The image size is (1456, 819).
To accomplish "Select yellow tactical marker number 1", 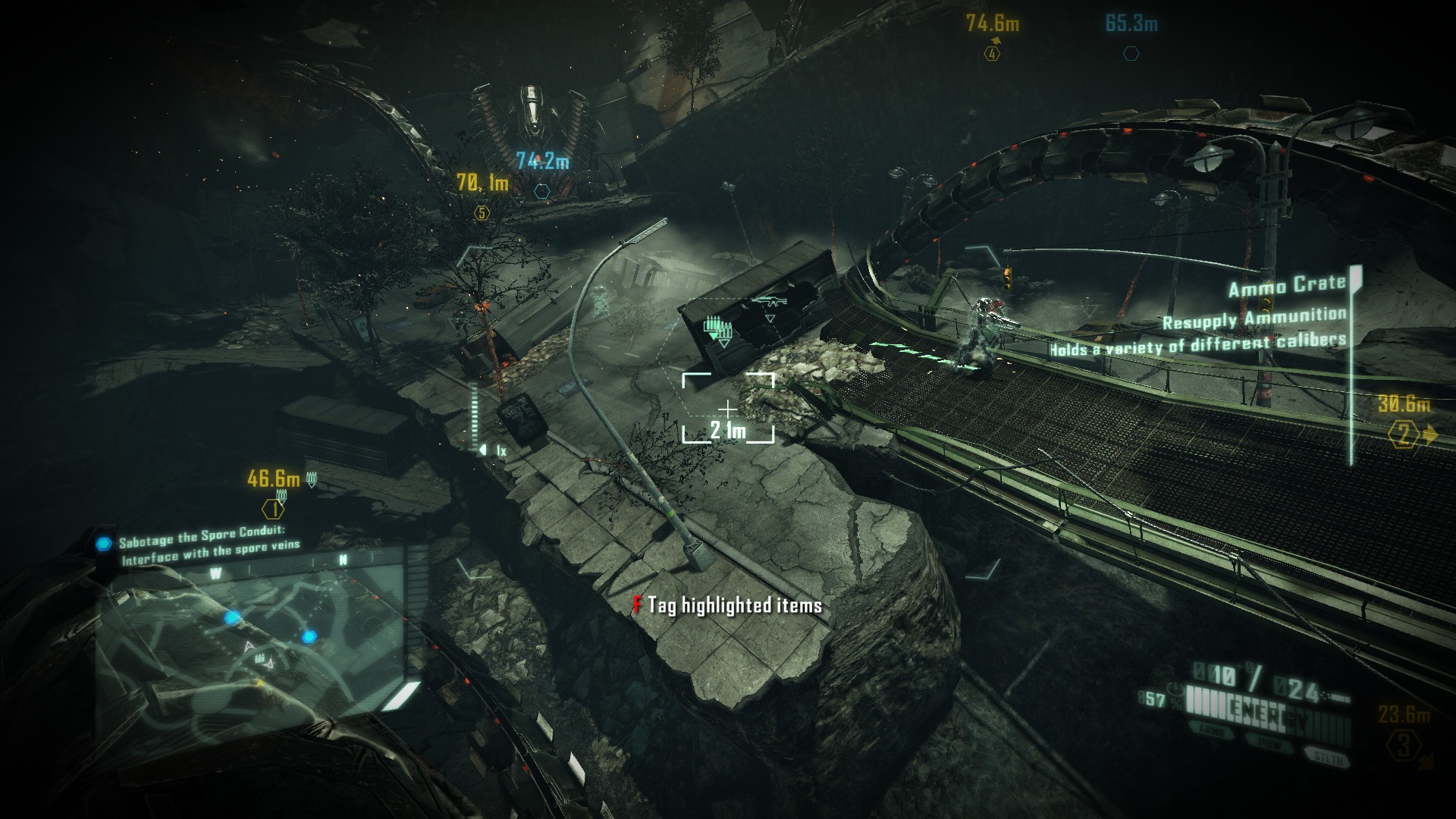I will [x=273, y=509].
